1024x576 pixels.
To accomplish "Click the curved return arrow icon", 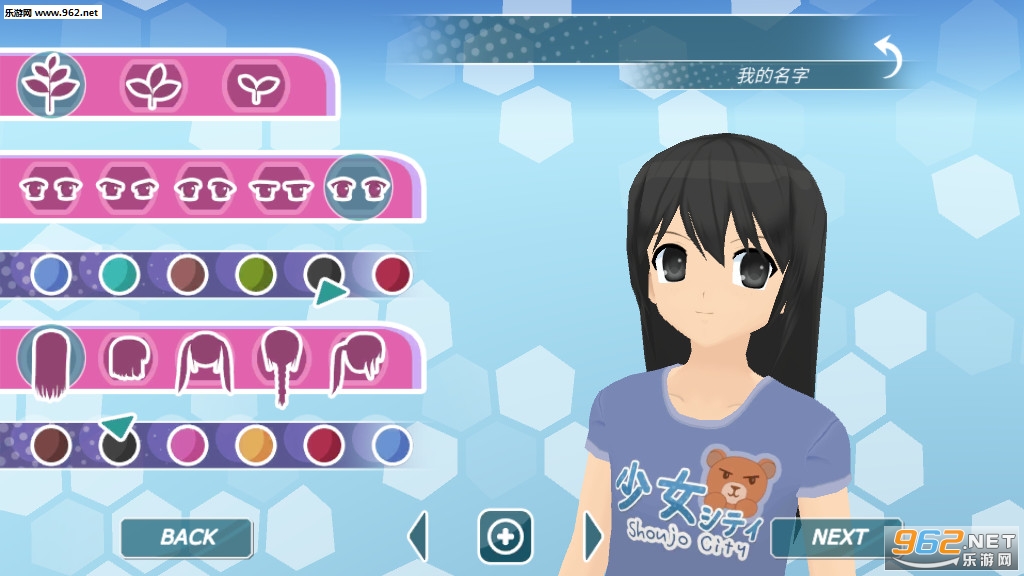I will 888,58.
